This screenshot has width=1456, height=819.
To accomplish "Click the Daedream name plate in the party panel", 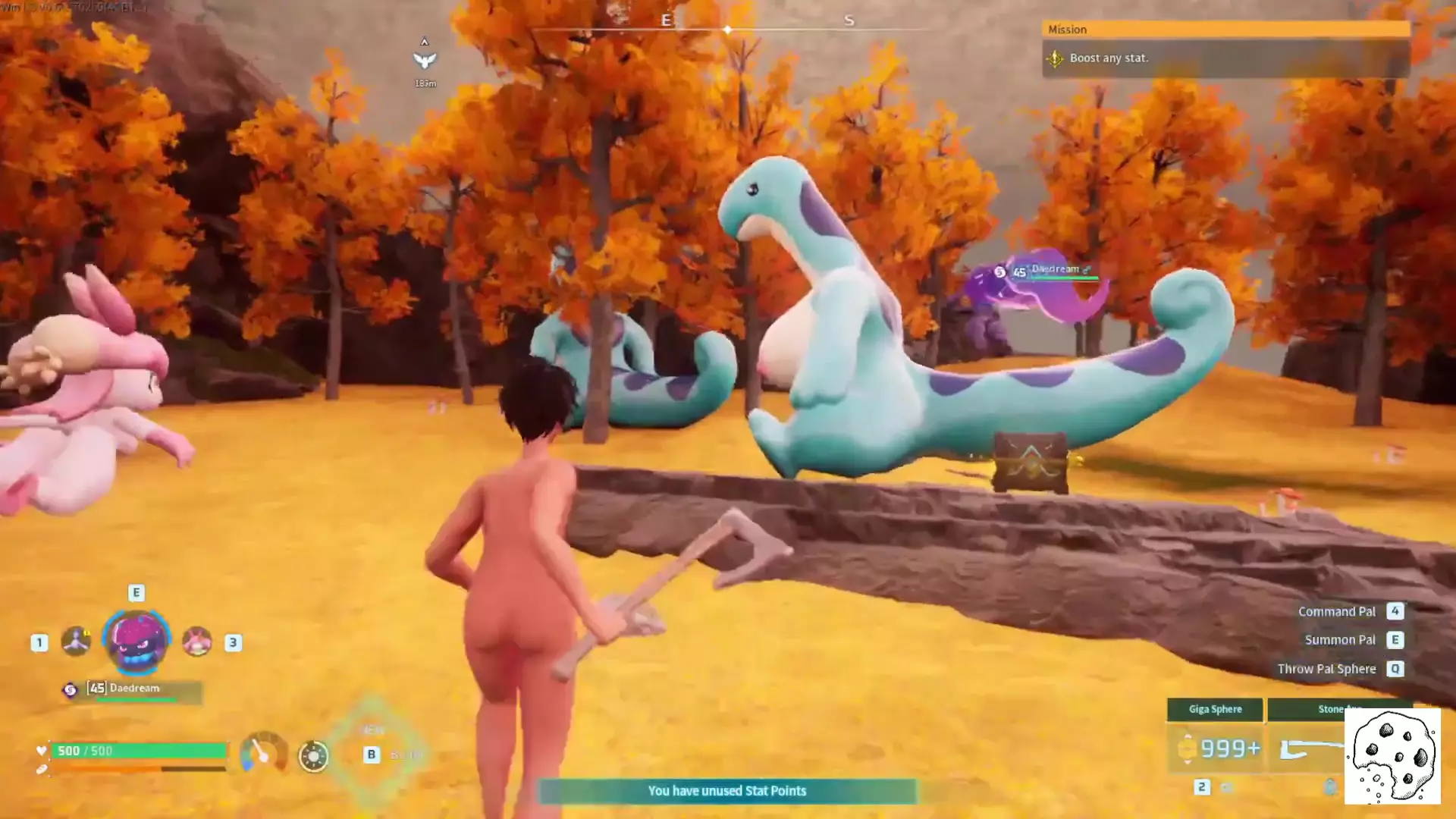I will [x=135, y=689].
